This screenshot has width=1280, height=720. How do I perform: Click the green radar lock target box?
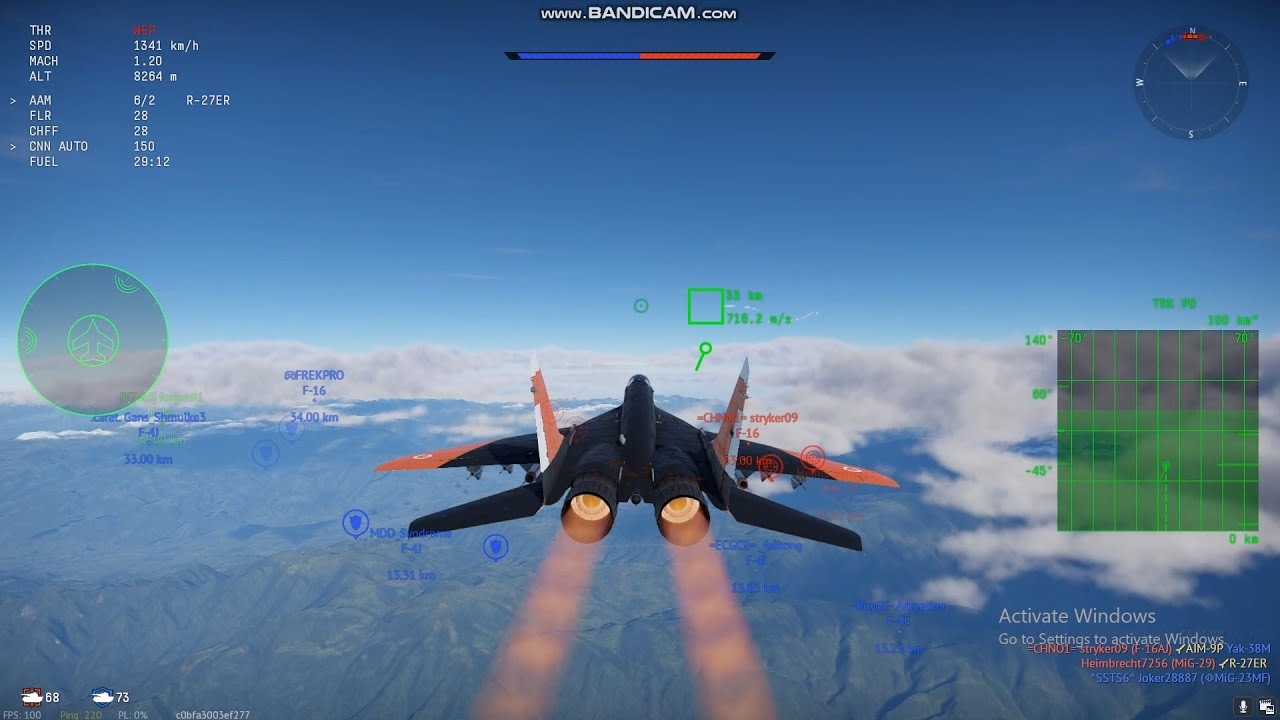(x=705, y=307)
